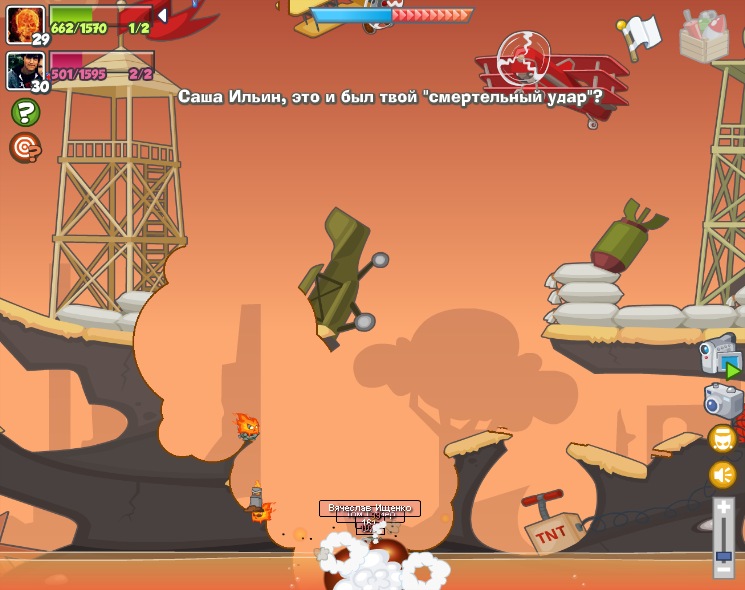Viewport: 745px width, 590px height.
Task: Start video recording with the camcorder icon
Action: pos(720,357)
